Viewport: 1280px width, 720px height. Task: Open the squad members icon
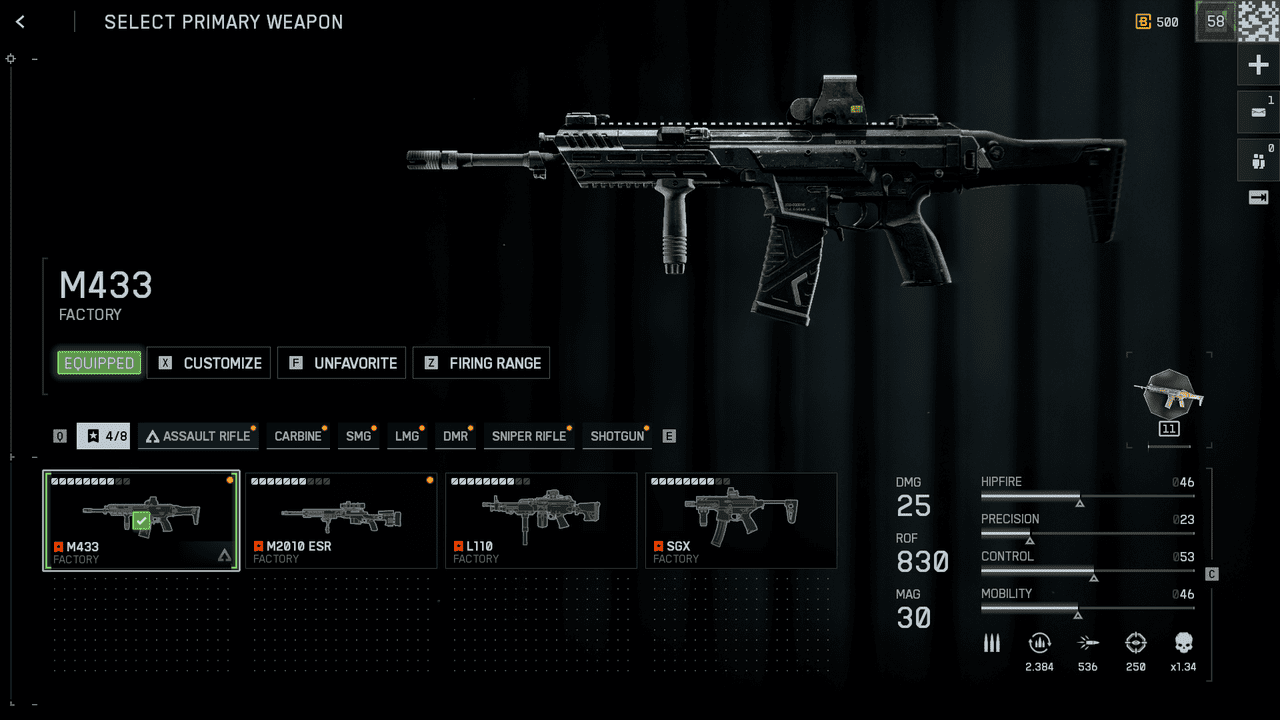1258,160
